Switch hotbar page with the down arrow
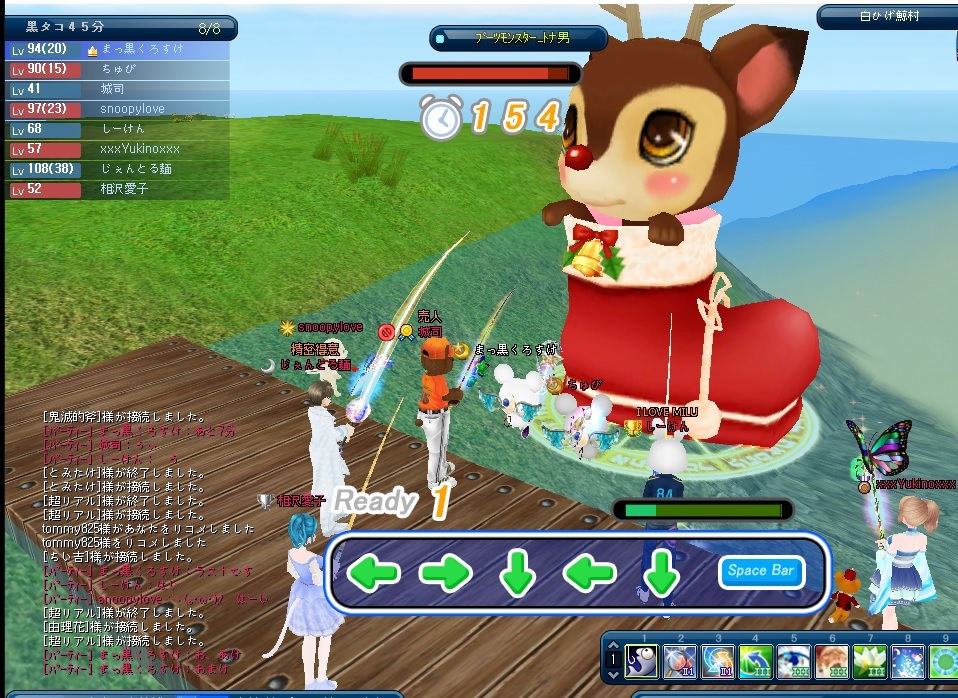The width and height of the screenshot is (958, 698). (x=615, y=675)
